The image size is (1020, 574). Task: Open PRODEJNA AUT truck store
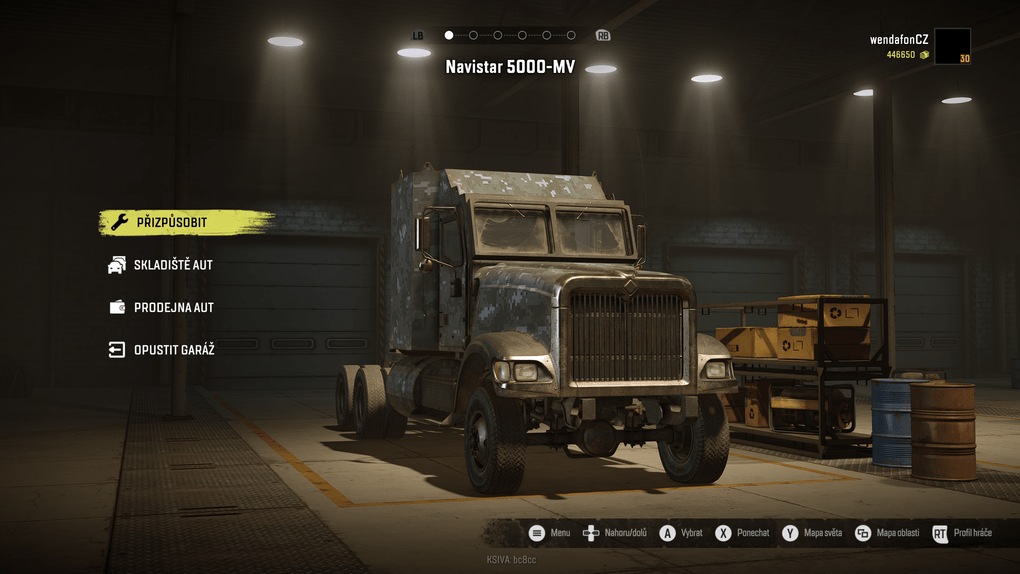(x=173, y=308)
